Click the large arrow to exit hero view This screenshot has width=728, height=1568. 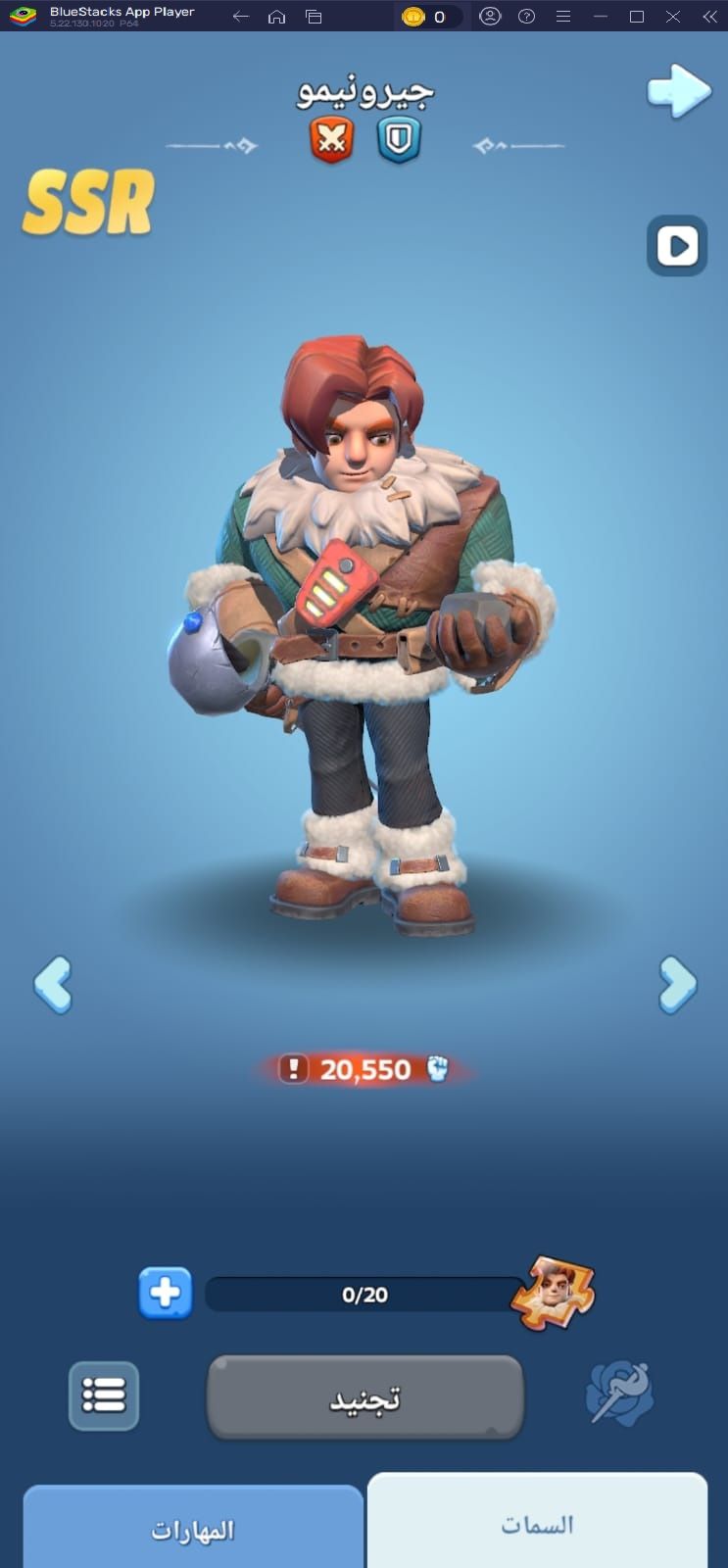(x=678, y=91)
